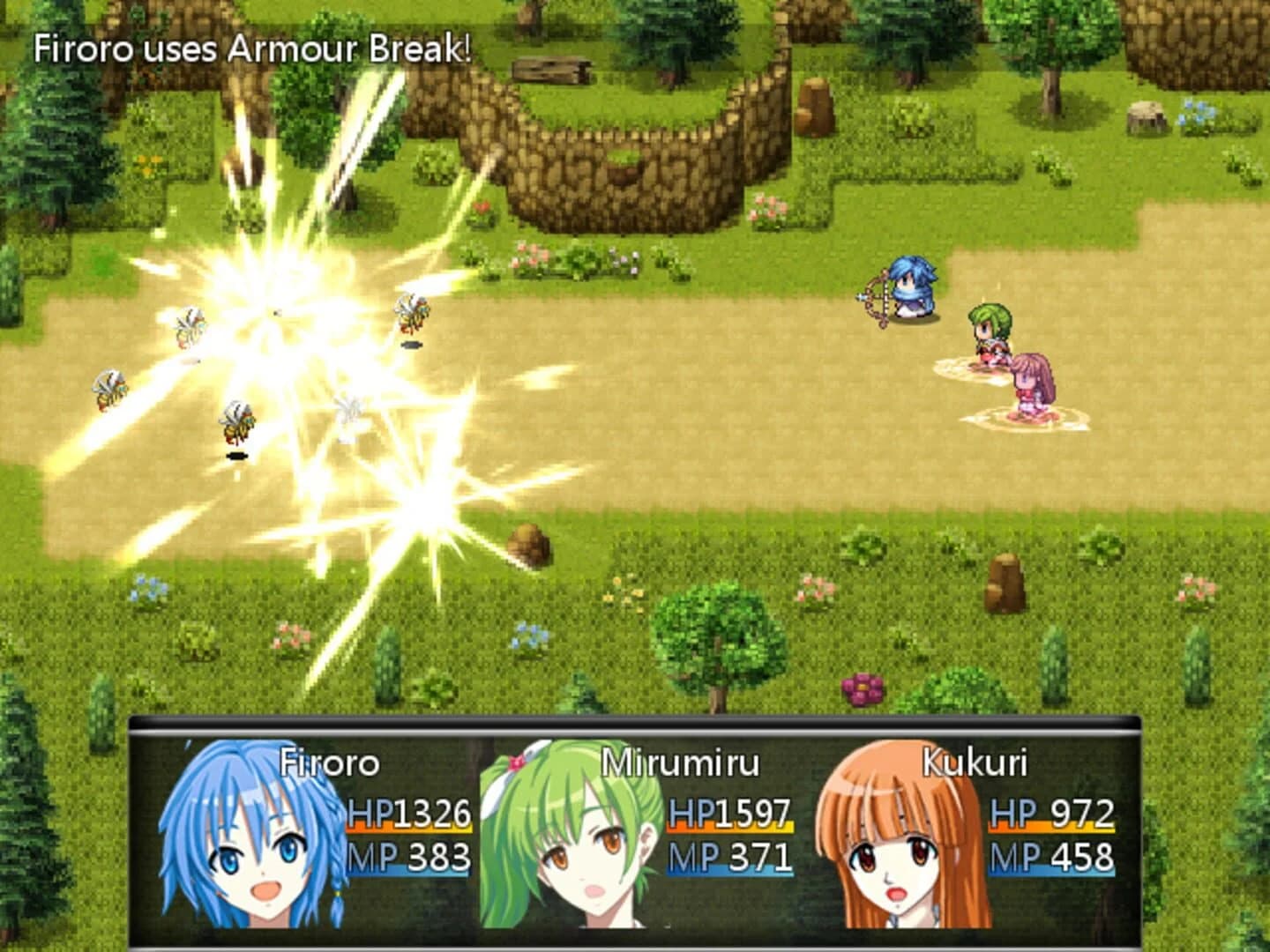The height and width of the screenshot is (952, 1270).
Task: Select the name label 'Firoro' in the status window
Action: (x=328, y=761)
